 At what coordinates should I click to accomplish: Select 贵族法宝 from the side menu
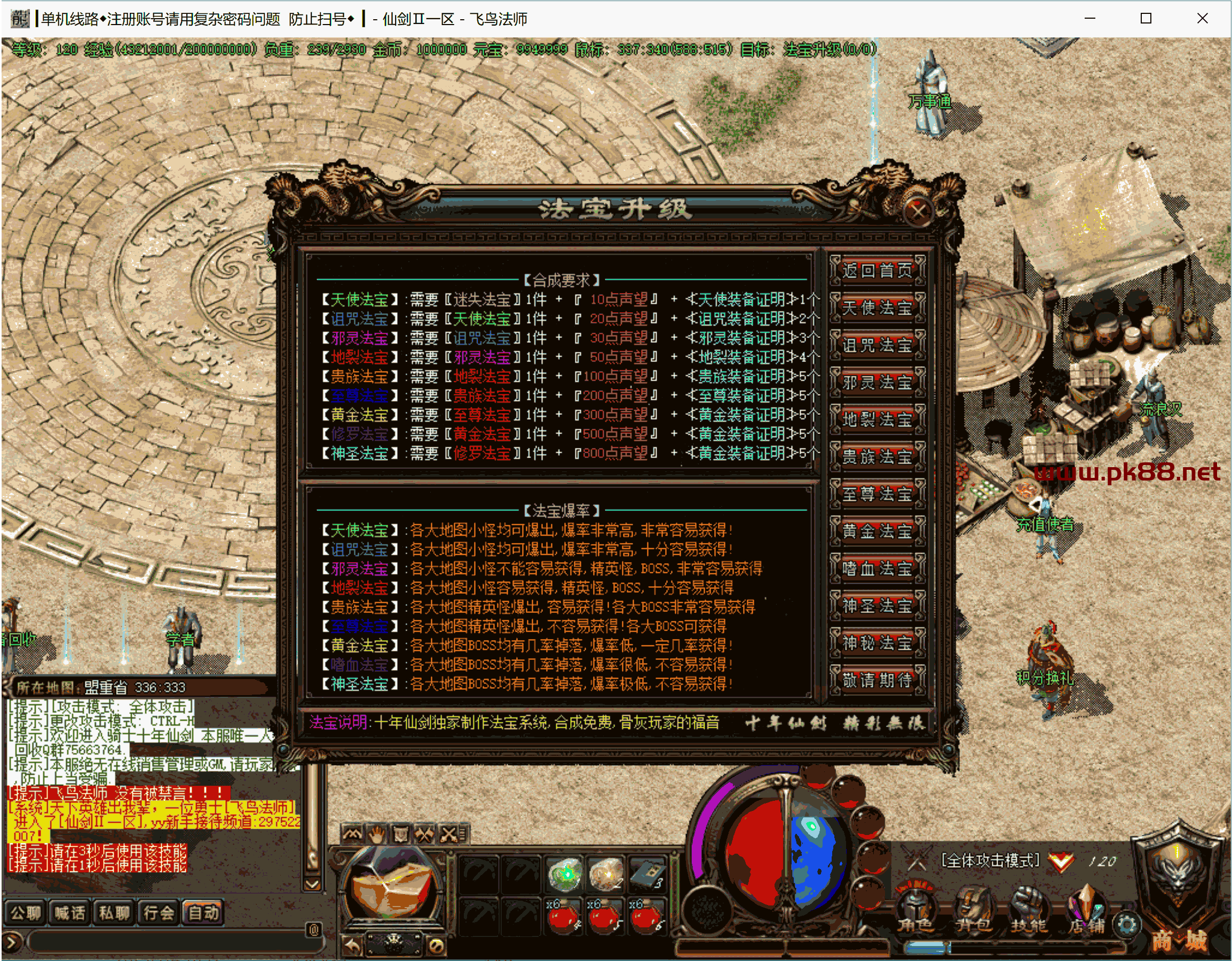[x=876, y=457]
